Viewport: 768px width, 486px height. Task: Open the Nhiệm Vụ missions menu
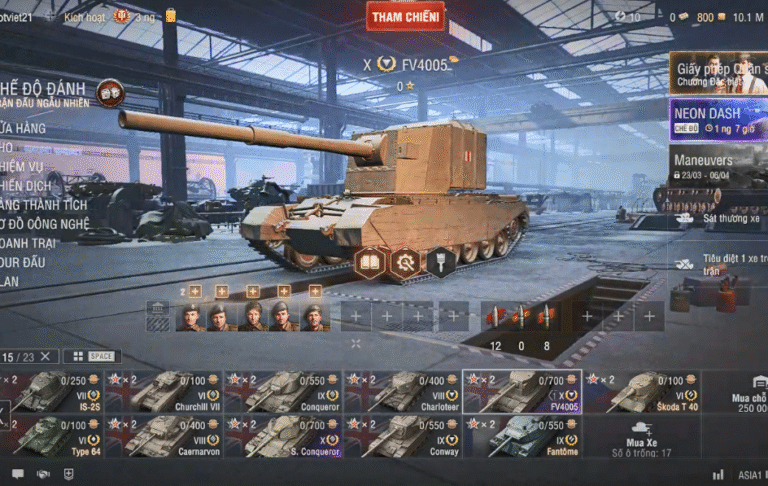25,166
